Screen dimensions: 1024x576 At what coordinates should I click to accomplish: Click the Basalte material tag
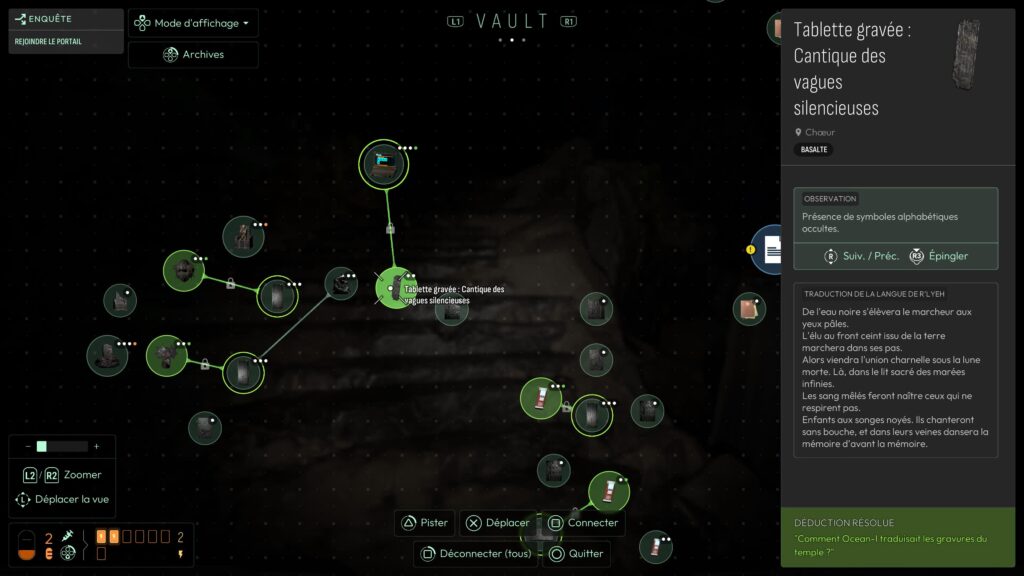tap(813, 150)
